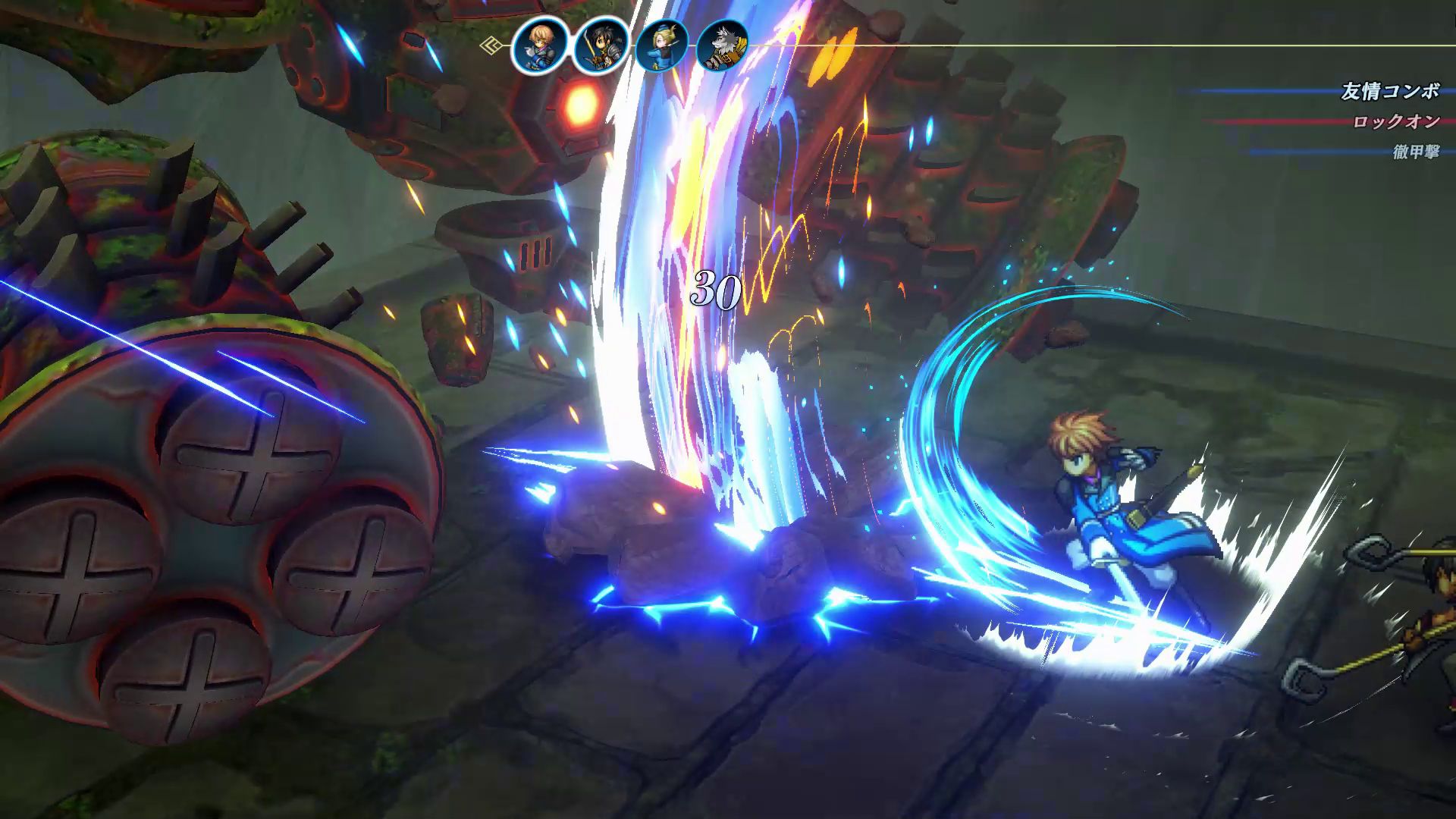Click the 友情コンボ skill entry

pyautogui.click(x=1390, y=92)
